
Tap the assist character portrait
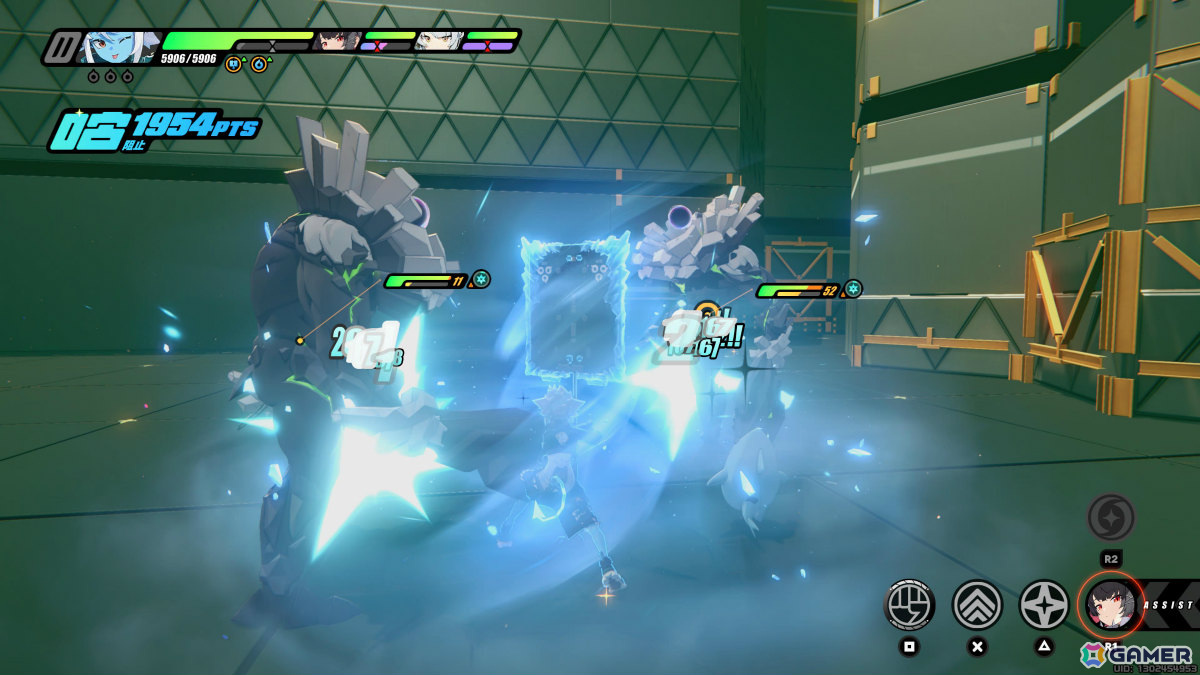click(x=1111, y=605)
